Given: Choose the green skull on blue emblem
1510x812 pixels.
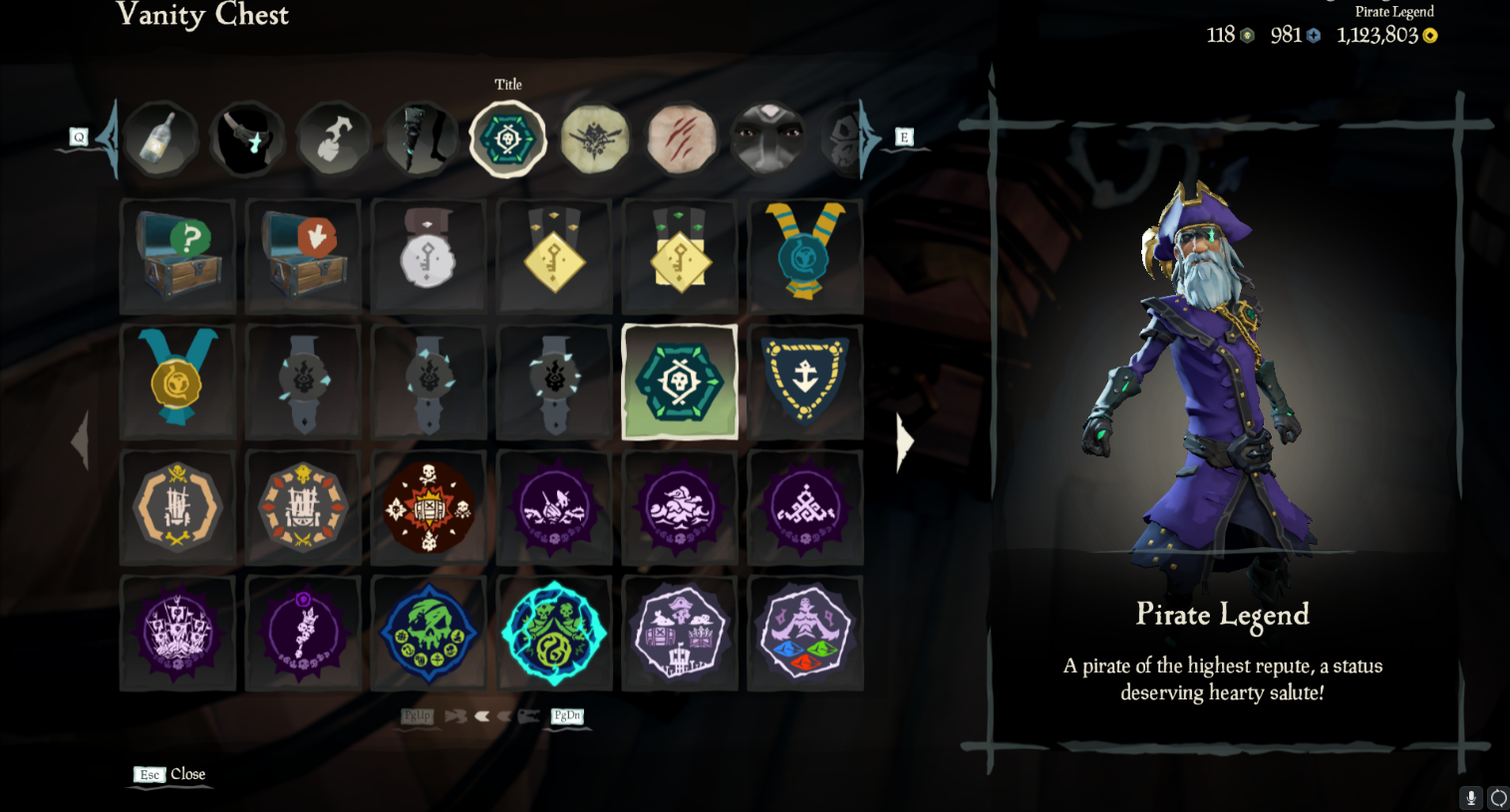Looking at the screenshot, I should coord(429,633).
